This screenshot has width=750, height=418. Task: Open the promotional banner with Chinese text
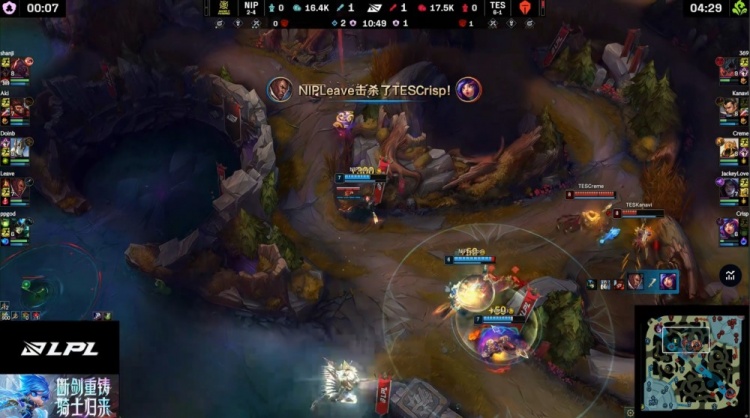[x=58, y=396]
